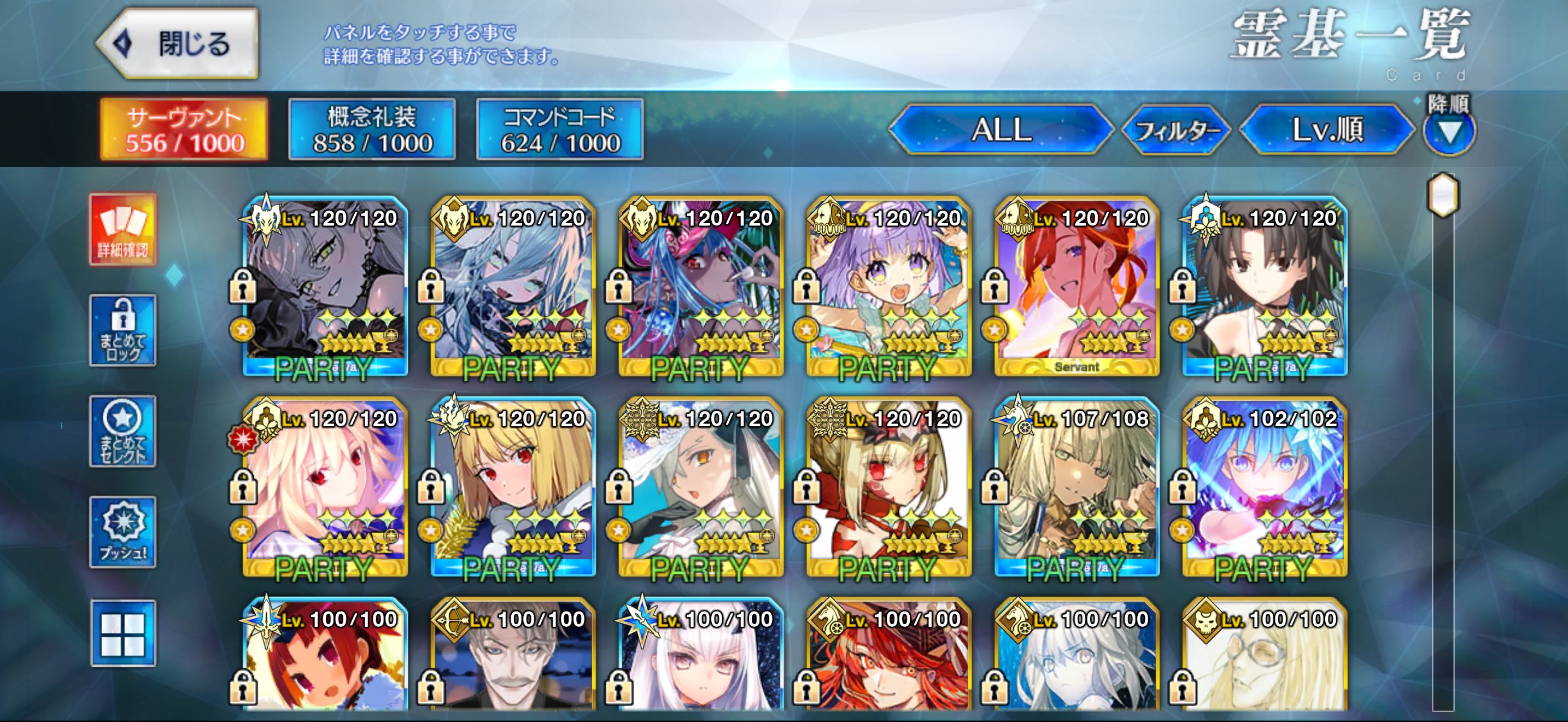Image resolution: width=1568 pixels, height=722 pixels.
Task: Change grid layout with the four-square icon
Action: click(x=123, y=634)
